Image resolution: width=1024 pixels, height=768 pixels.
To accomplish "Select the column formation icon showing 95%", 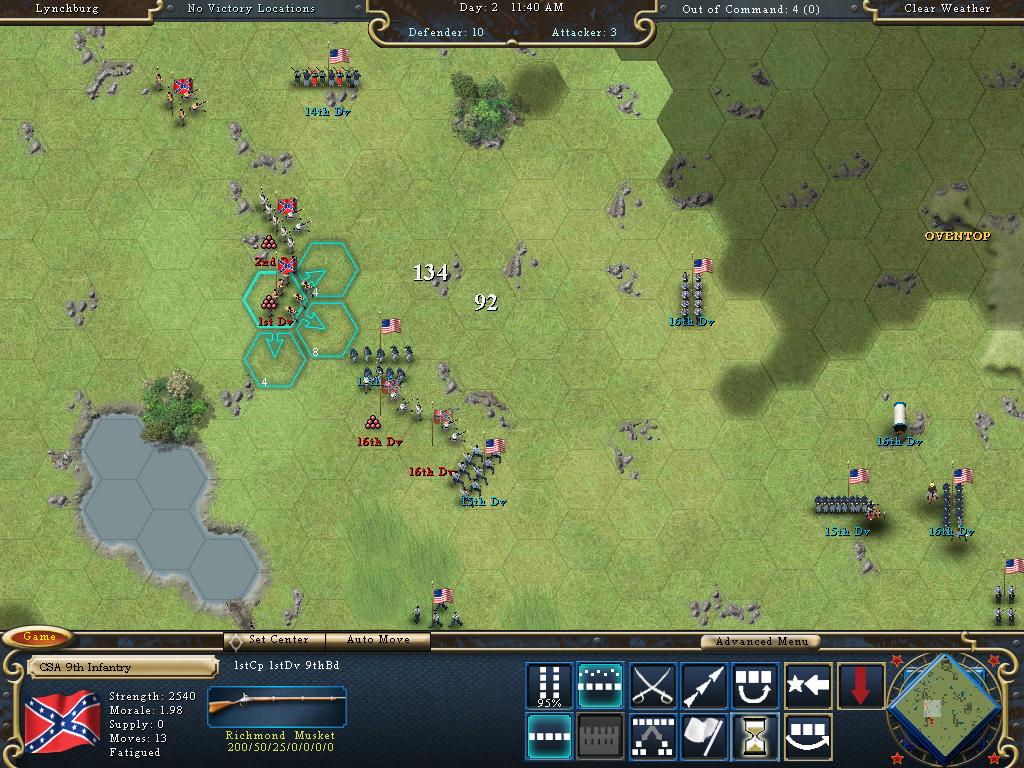I will point(549,686).
